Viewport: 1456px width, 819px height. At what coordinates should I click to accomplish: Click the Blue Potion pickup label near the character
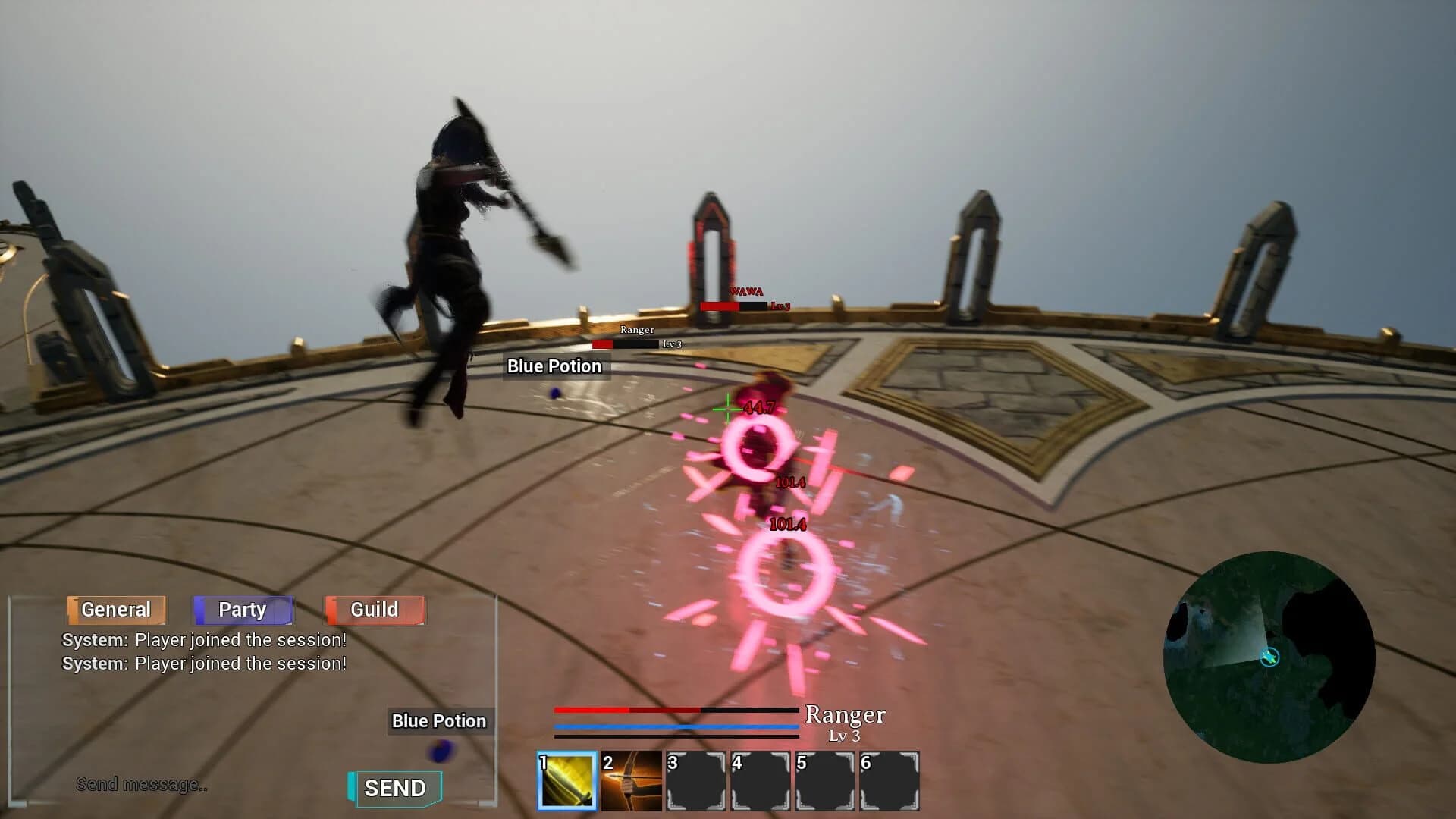pyautogui.click(x=554, y=366)
